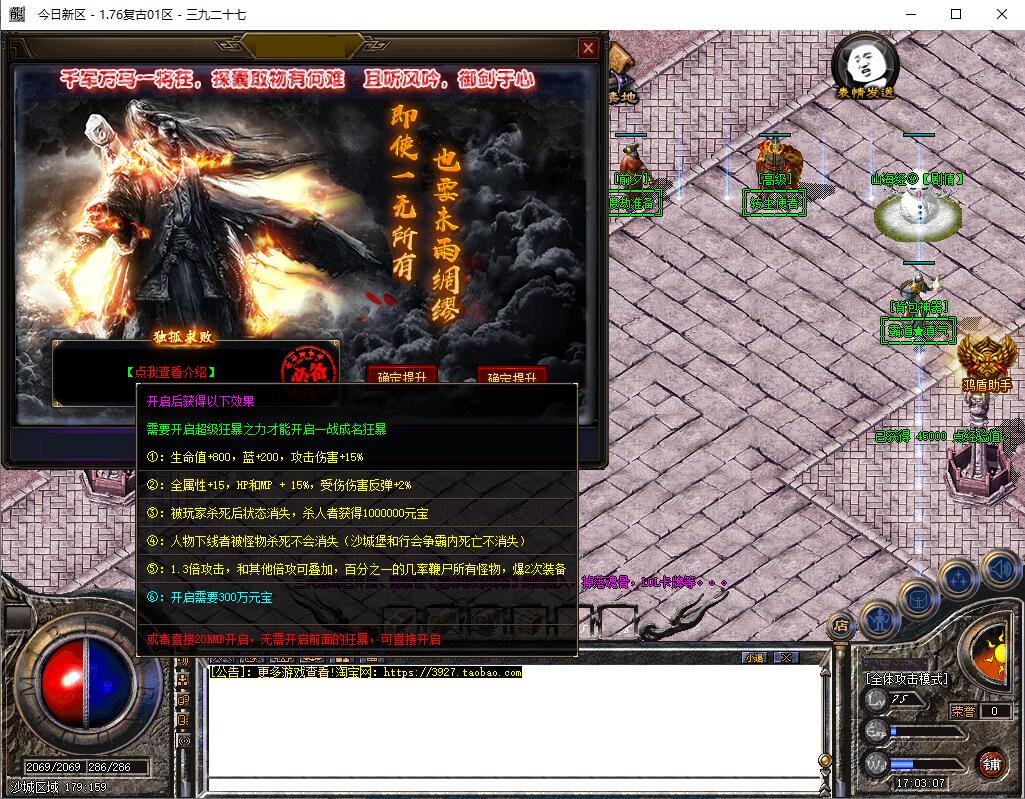
Task: Open the 店 shop button
Action: tap(840, 626)
